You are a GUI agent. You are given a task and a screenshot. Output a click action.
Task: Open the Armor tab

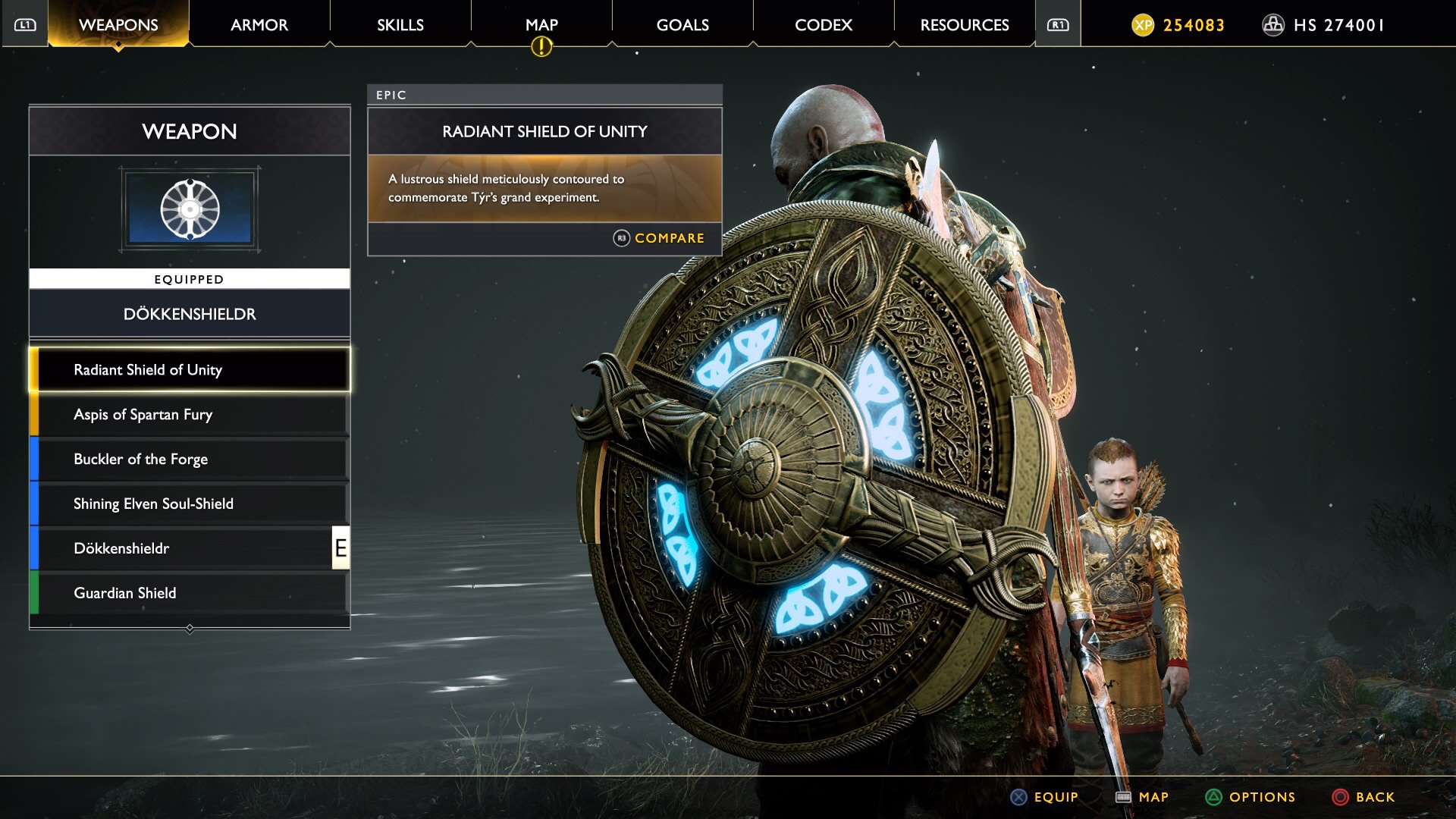click(x=259, y=25)
